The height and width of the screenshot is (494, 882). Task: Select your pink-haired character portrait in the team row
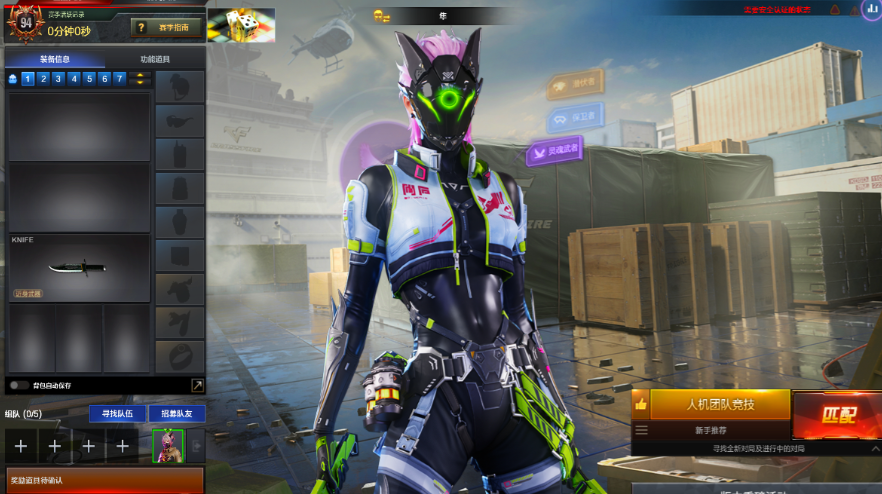coord(168,446)
